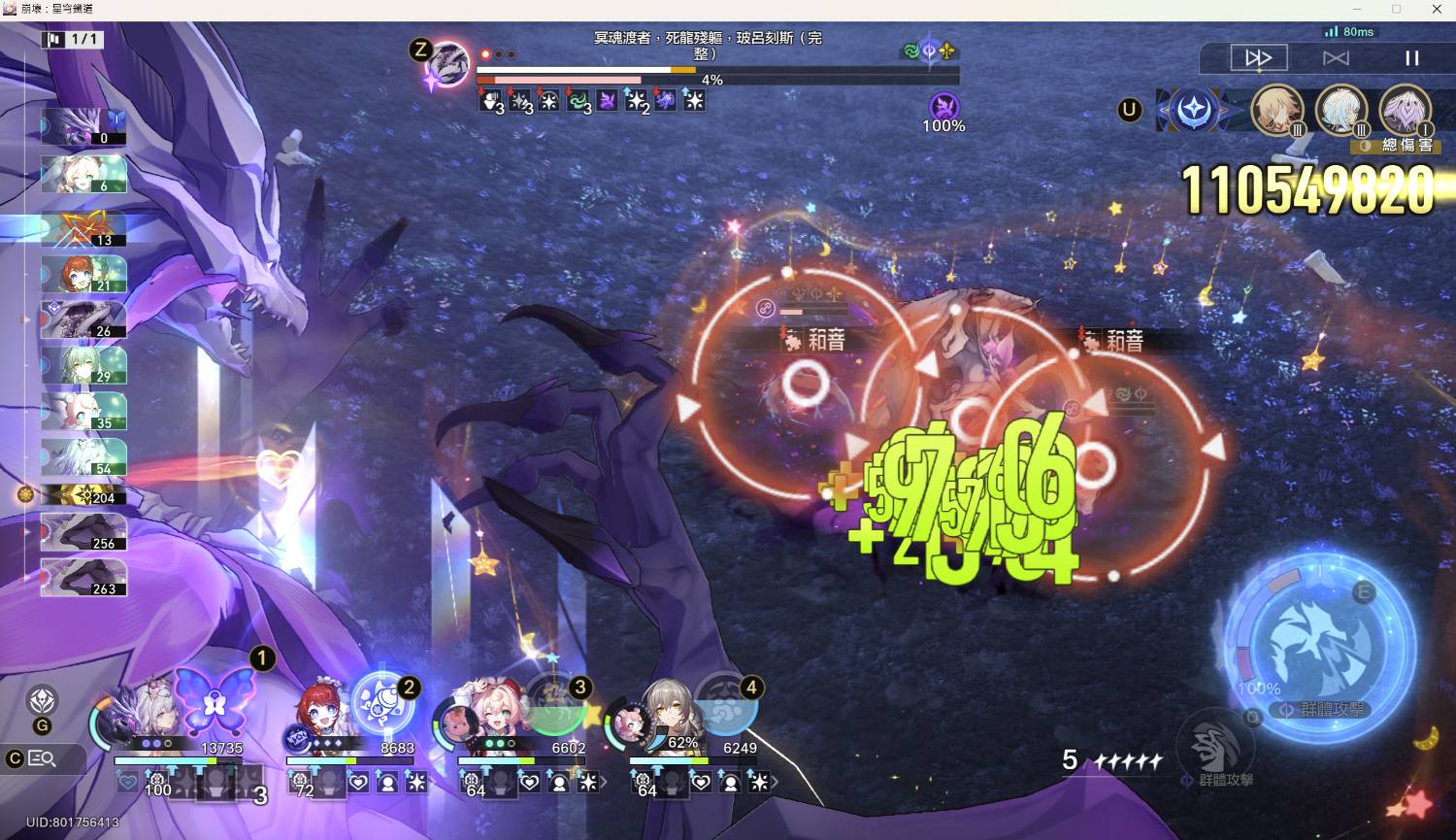Toggle the double-arrow battle speed button
The width and height of the screenshot is (1456, 840).
pos(1258,58)
